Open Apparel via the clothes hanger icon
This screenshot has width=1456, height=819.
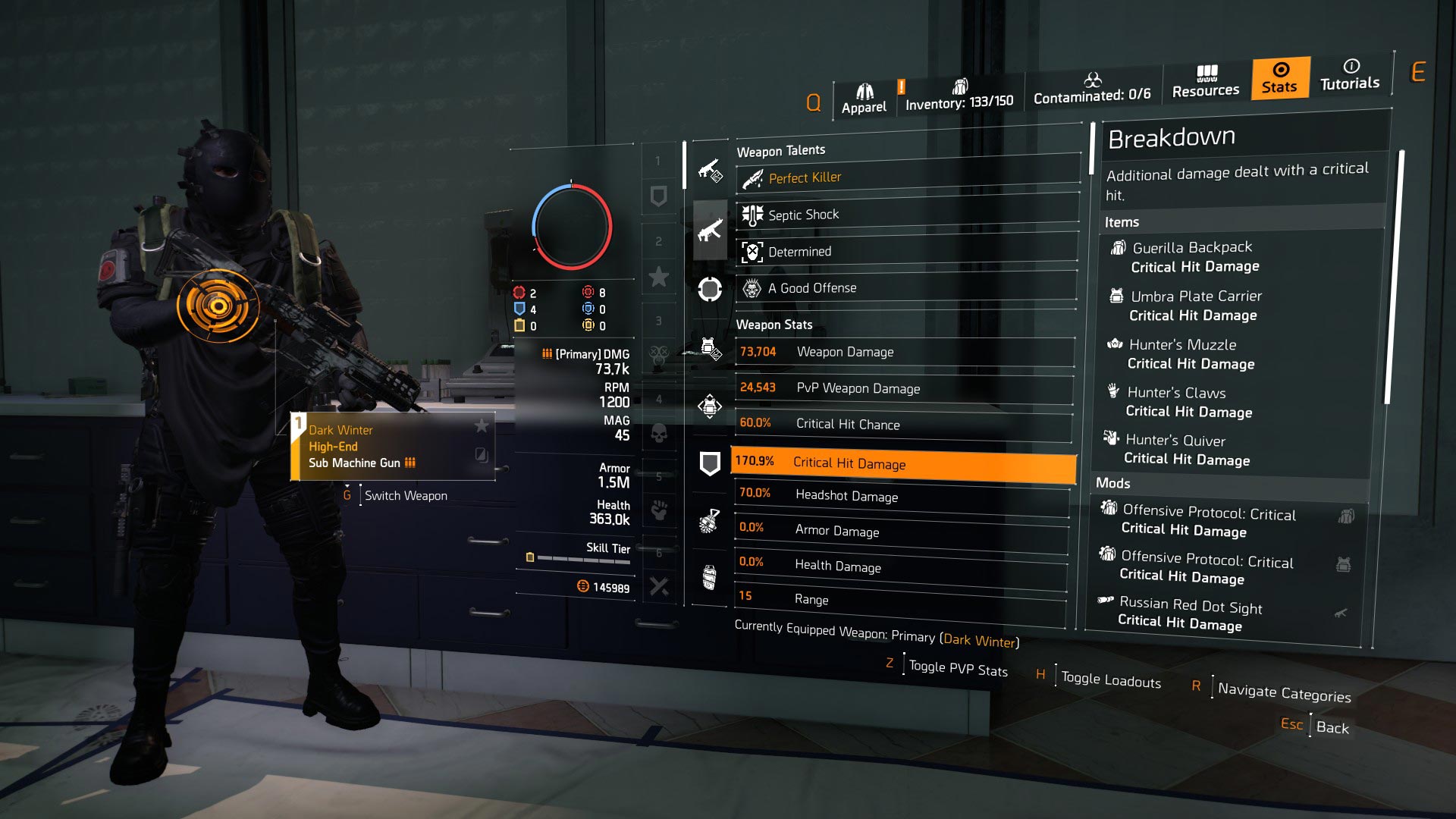pyautogui.click(x=864, y=89)
